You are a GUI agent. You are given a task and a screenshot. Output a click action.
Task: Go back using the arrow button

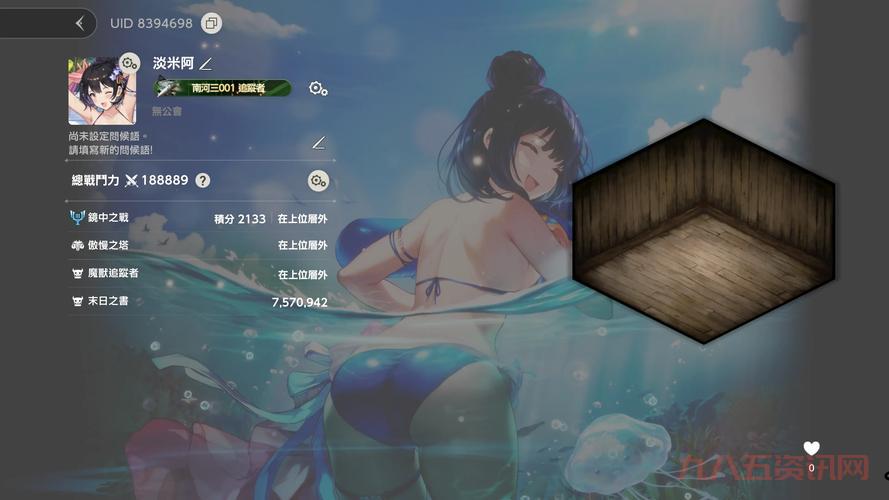[x=79, y=22]
